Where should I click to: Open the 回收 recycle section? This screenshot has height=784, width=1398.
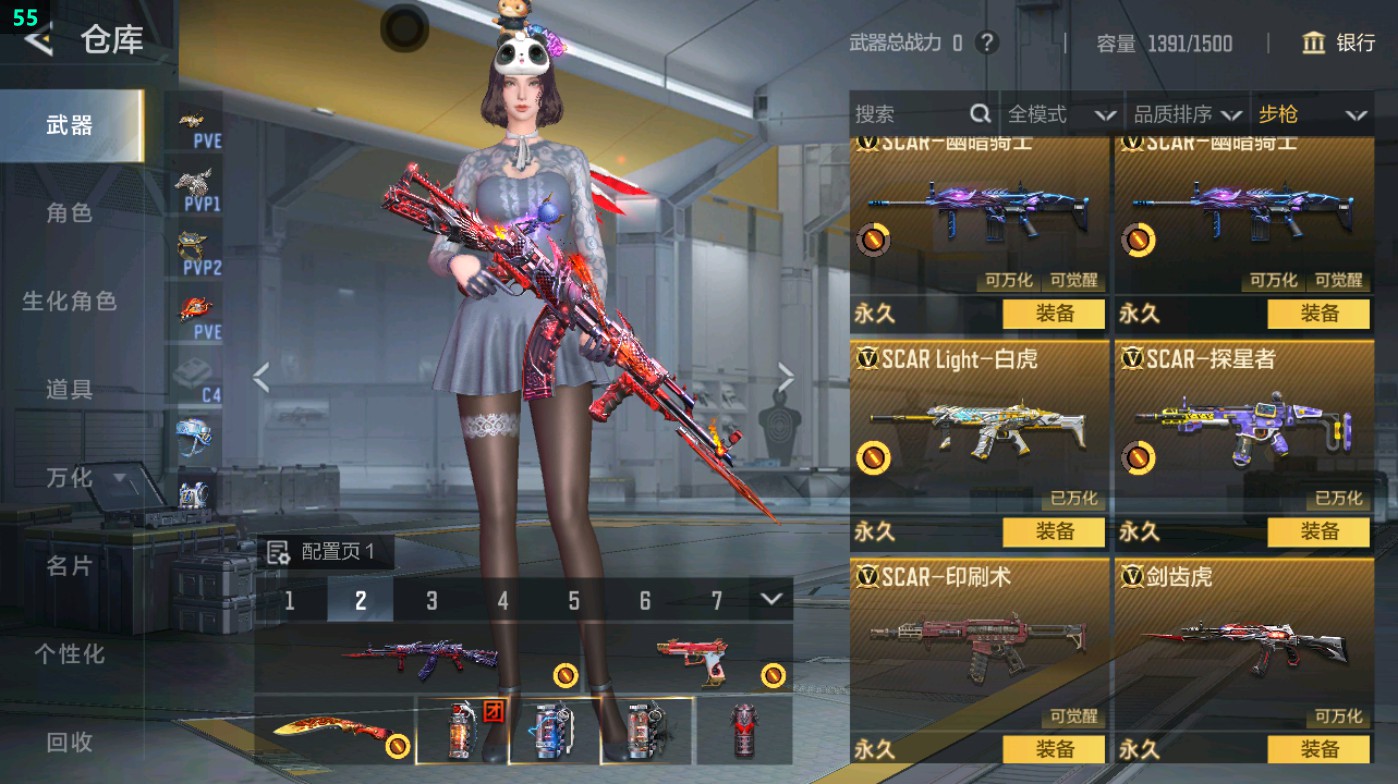(x=69, y=742)
